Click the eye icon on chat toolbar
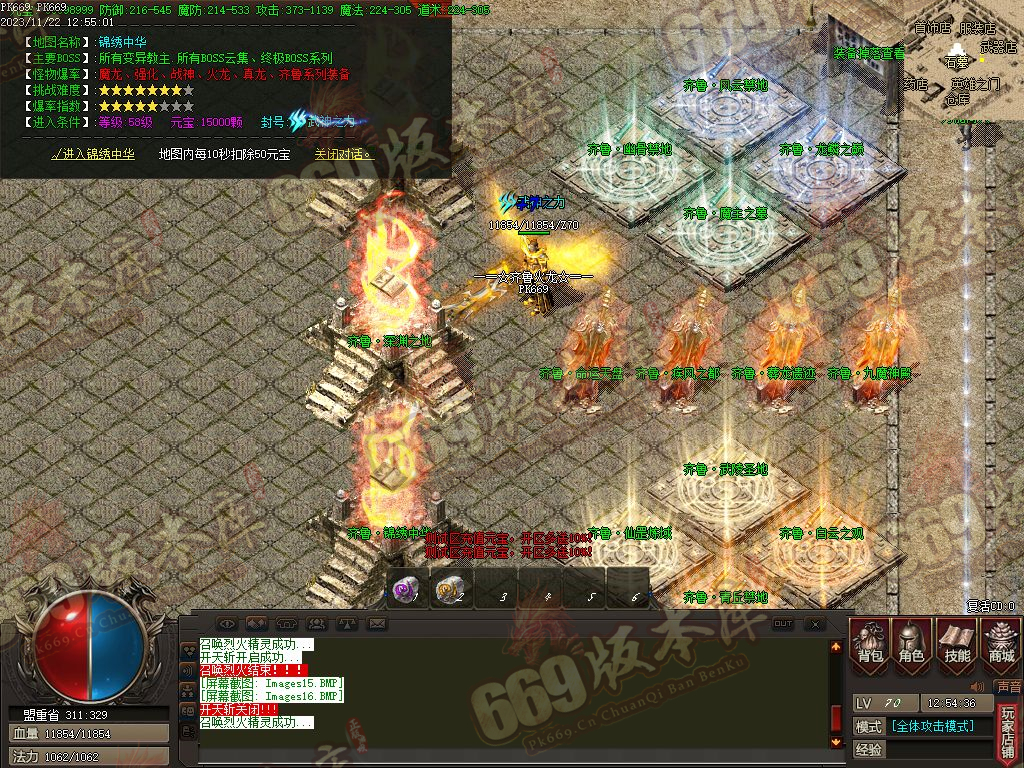Viewport: 1024px width, 768px height. click(227, 624)
